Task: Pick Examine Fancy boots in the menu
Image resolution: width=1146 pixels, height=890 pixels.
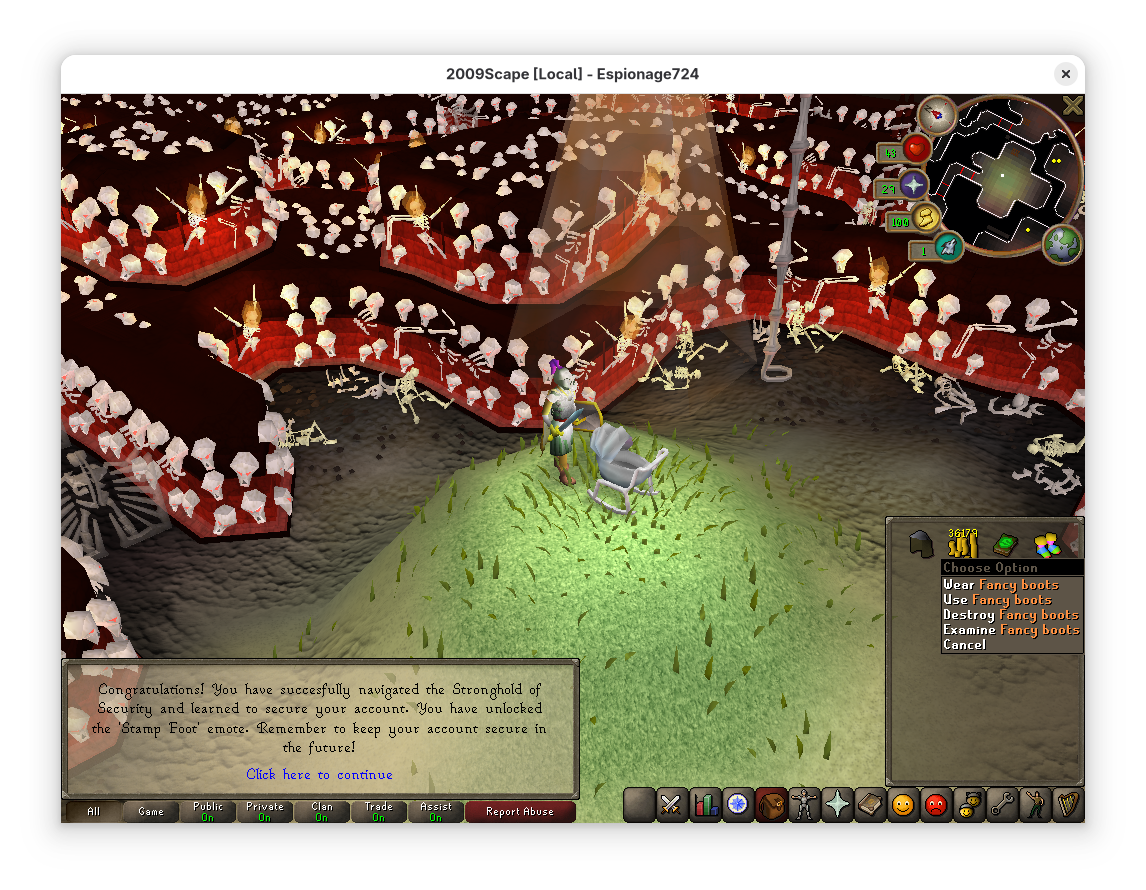Action: (1010, 630)
